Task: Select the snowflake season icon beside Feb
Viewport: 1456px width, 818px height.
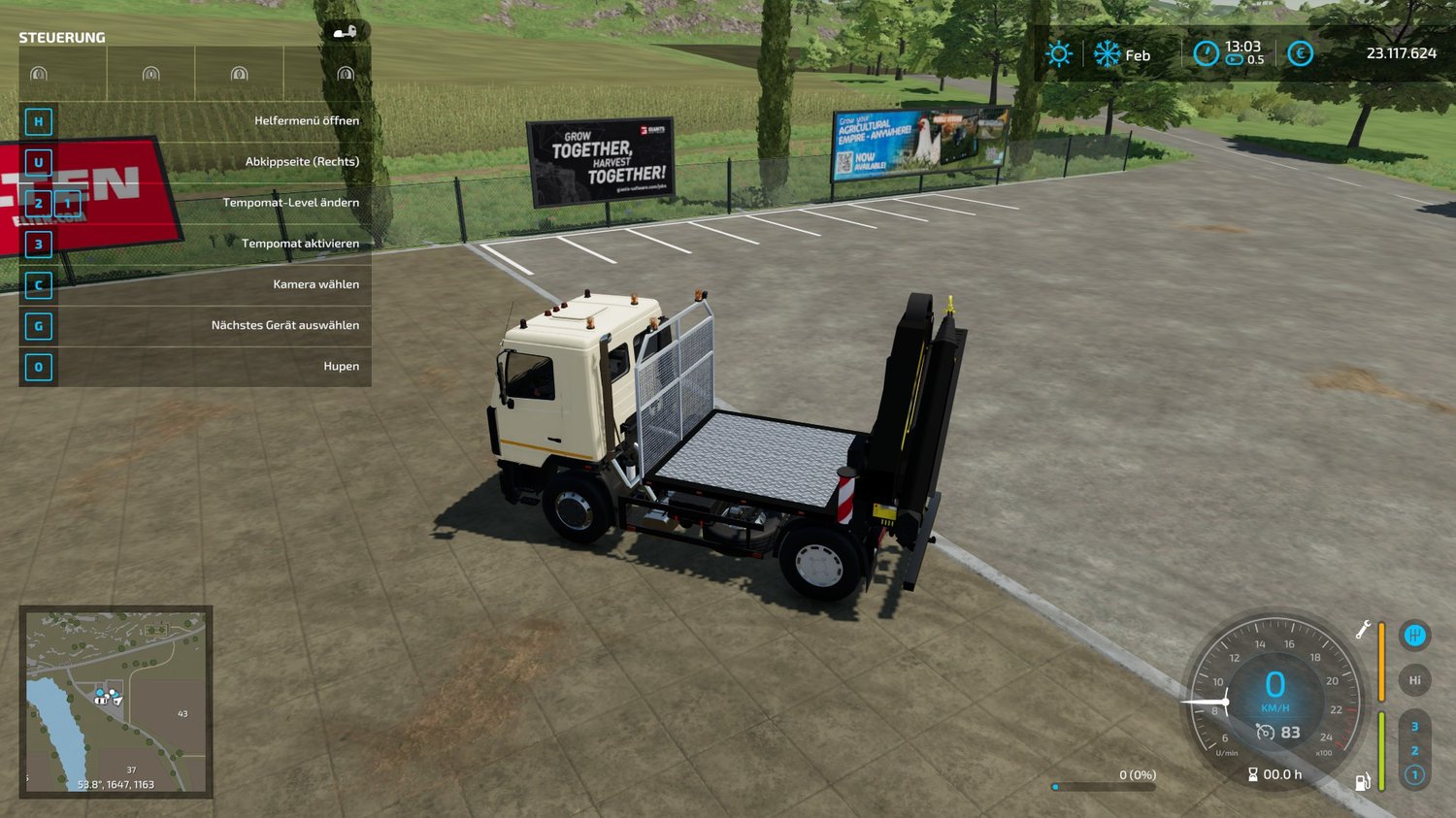Action: pyautogui.click(x=1107, y=54)
